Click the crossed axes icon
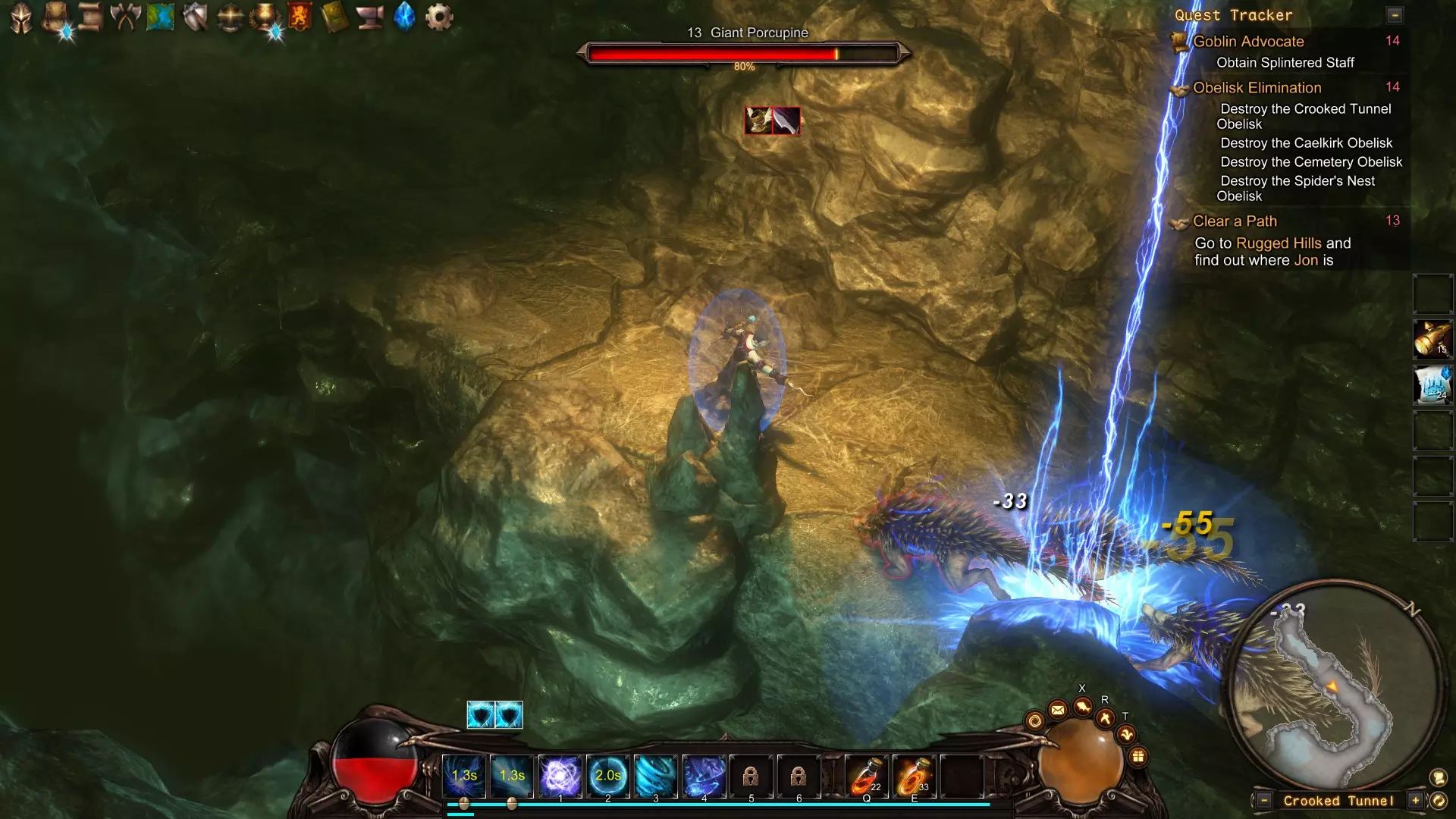This screenshot has height=819, width=1456. click(125, 17)
